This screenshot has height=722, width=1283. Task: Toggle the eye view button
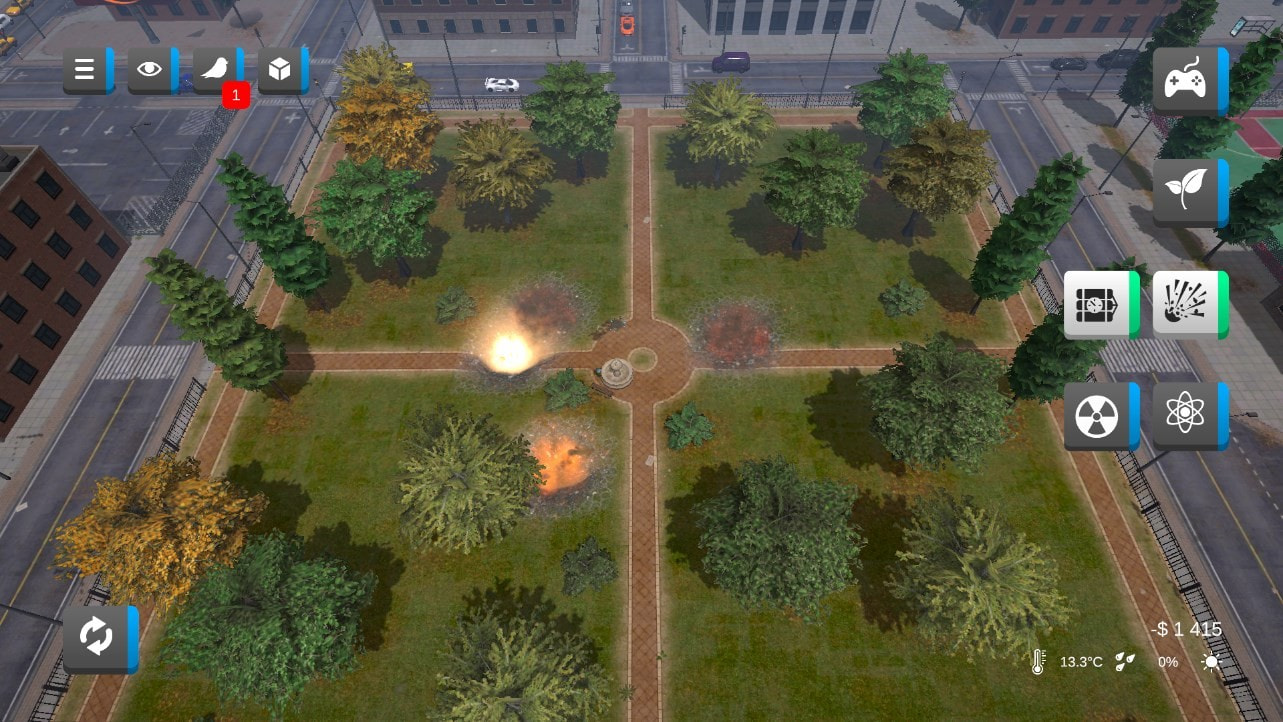[x=151, y=69]
